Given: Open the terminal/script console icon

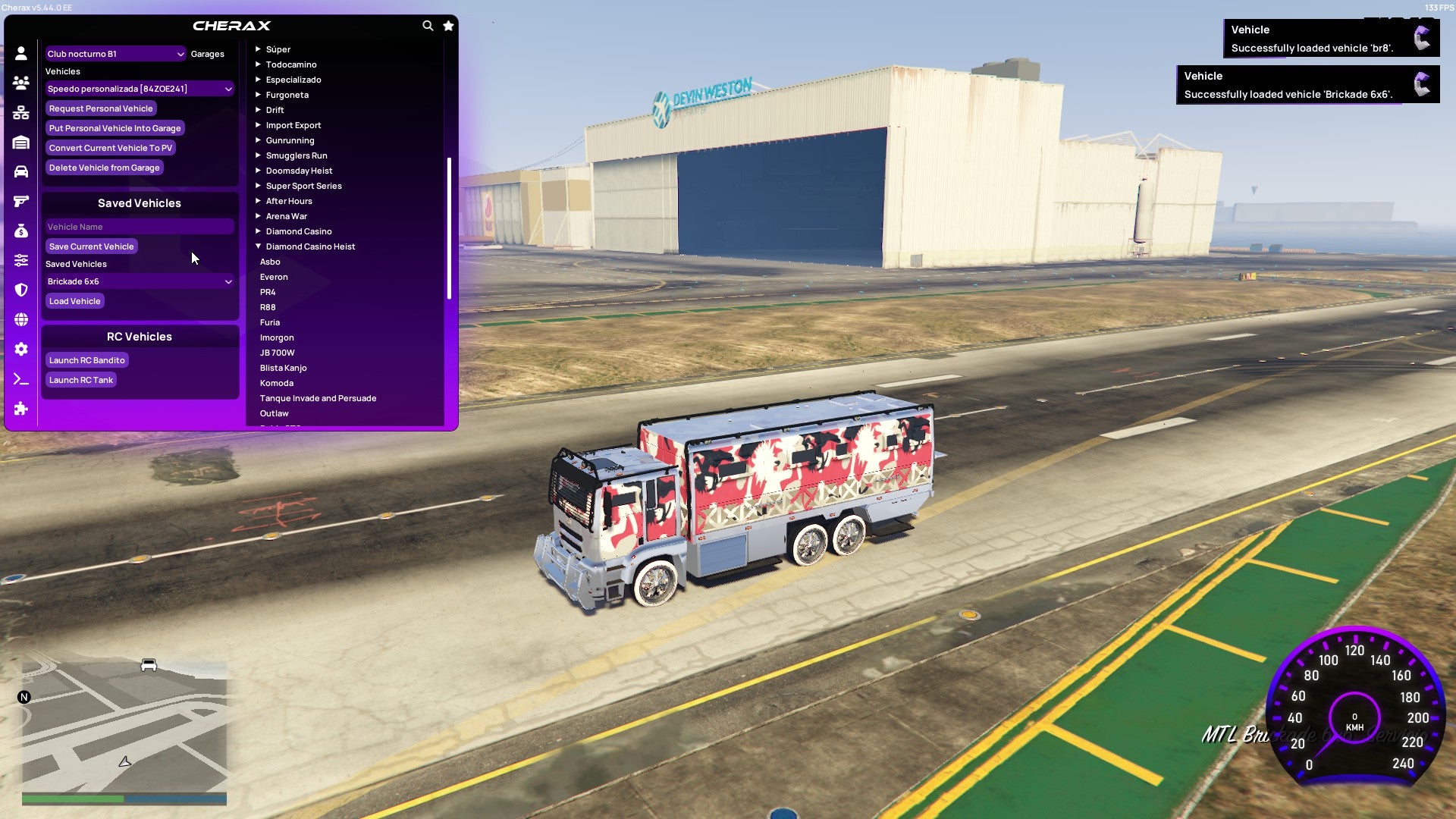Looking at the screenshot, I should click(x=20, y=379).
